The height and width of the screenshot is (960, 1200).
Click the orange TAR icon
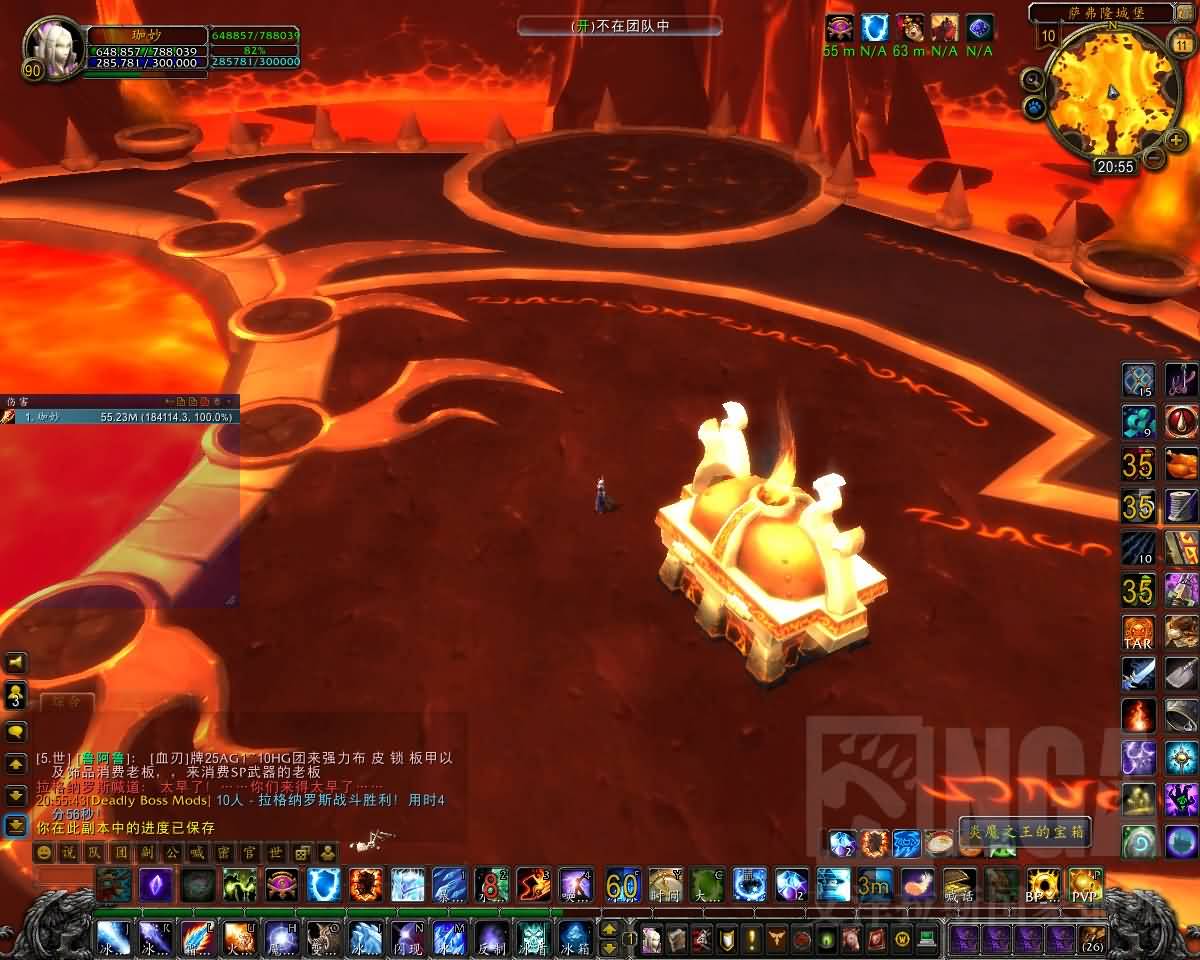(1139, 632)
